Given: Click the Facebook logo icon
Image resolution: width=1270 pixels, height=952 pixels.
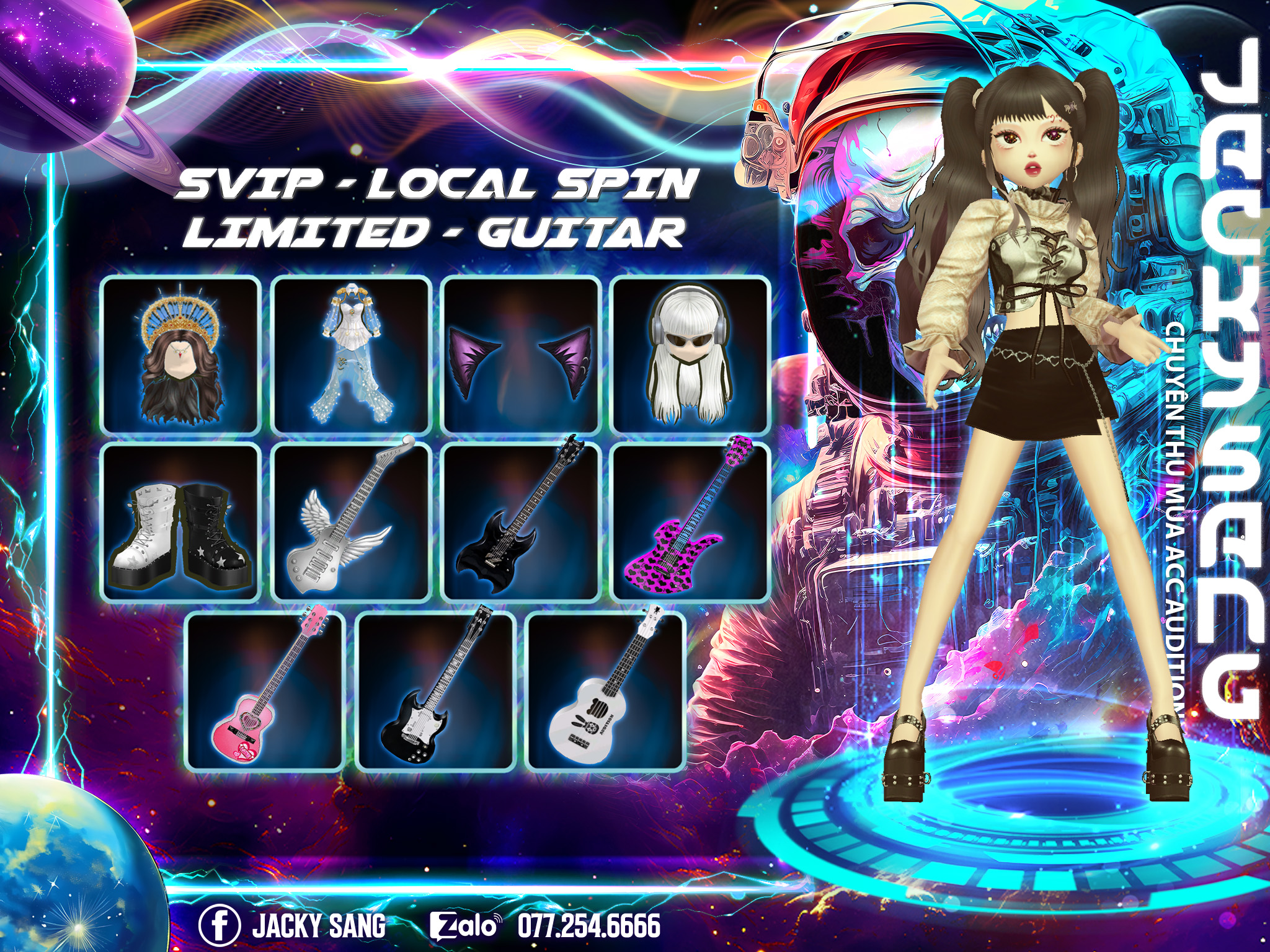Looking at the screenshot, I should [220, 925].
